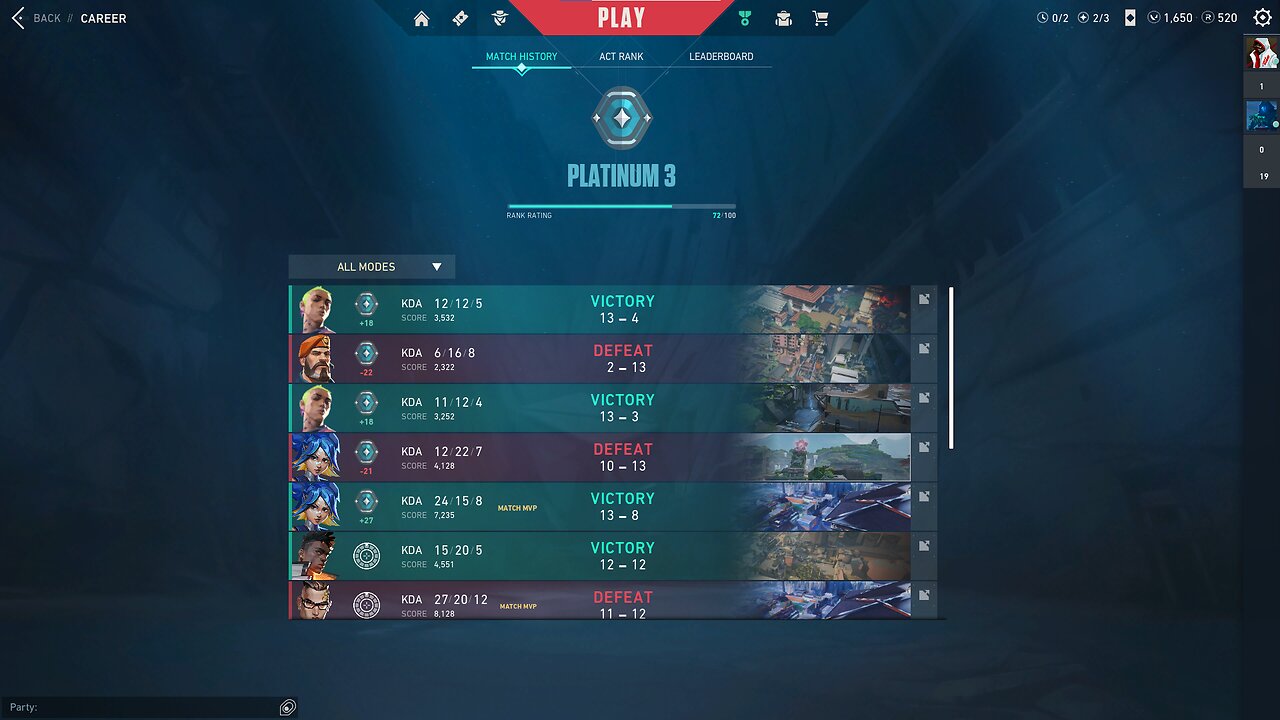Viewport: 1280px width, 720px height.
Task: Switch to the ACT RANK tab
Action: 621,56
